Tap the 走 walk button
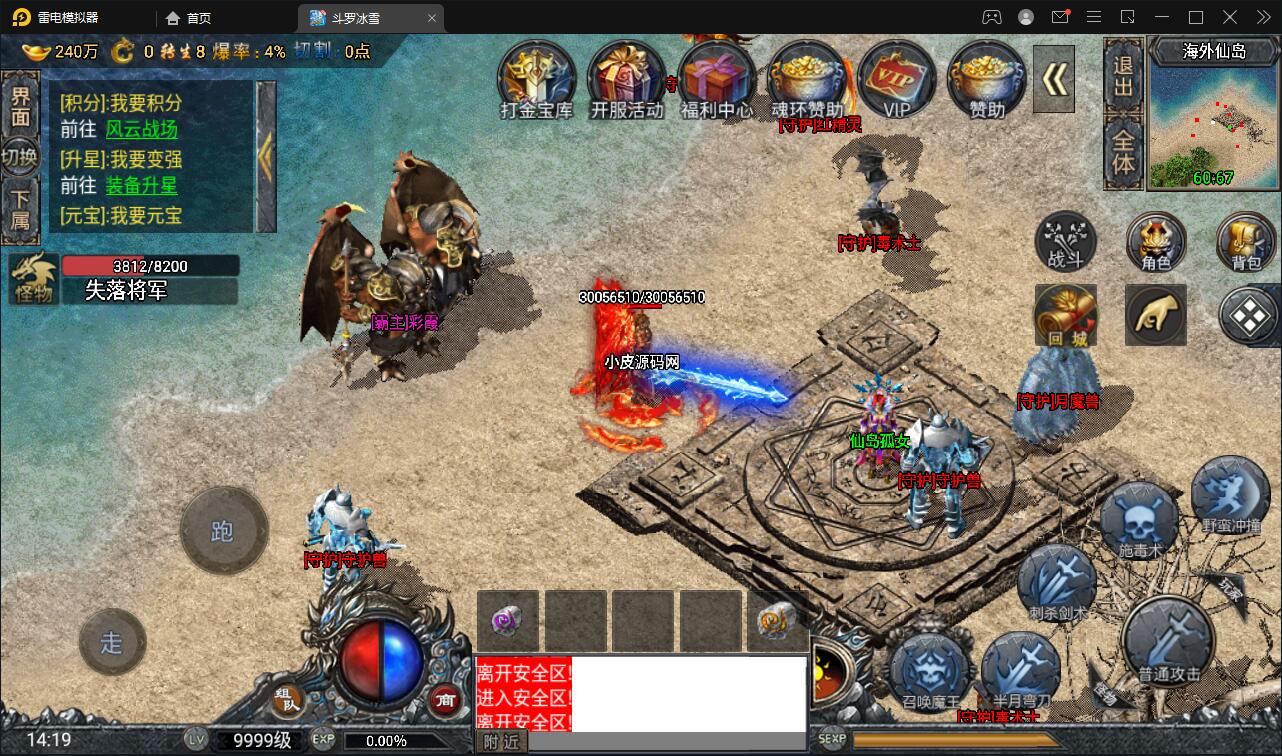Screen dimensions: 1282x756 112,642
